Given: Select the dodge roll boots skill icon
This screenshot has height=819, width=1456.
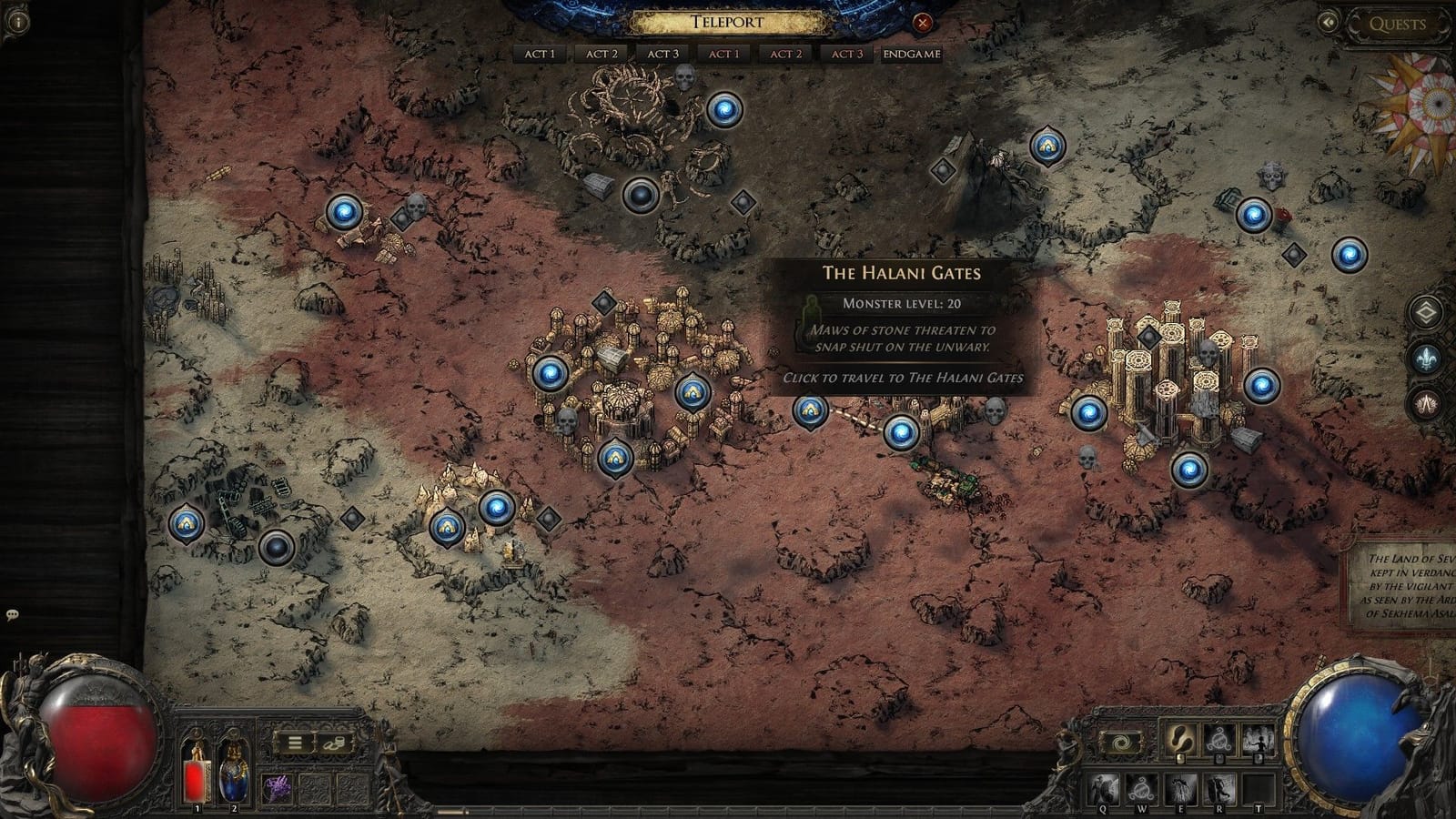Looking at the screenshot, I should pyautogui.click(x=1179, y=739).
